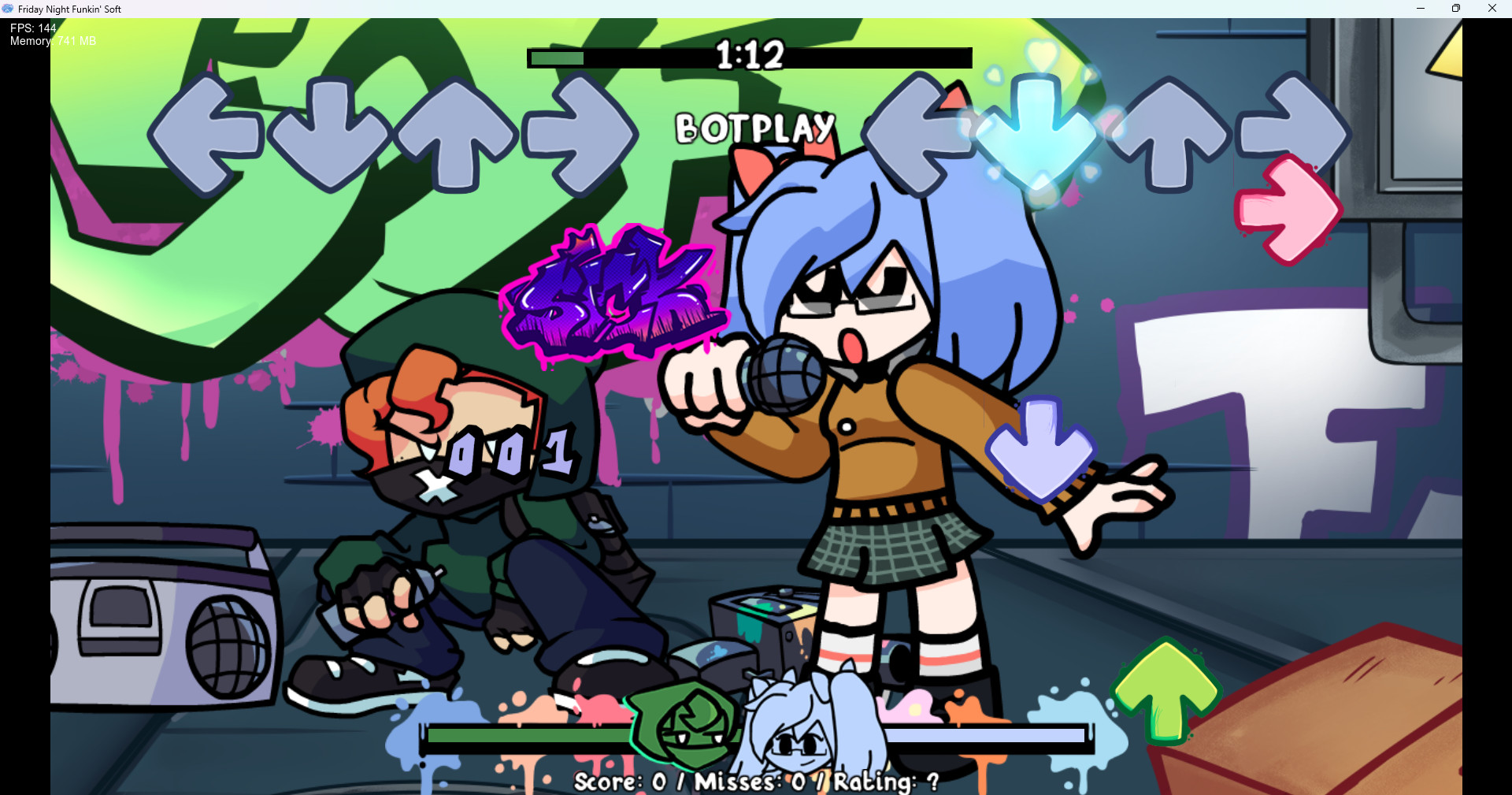Click the Memory usage readout
Image resolution: width=1512 pixels, height=795 pixels.
(x=51, y=41)
